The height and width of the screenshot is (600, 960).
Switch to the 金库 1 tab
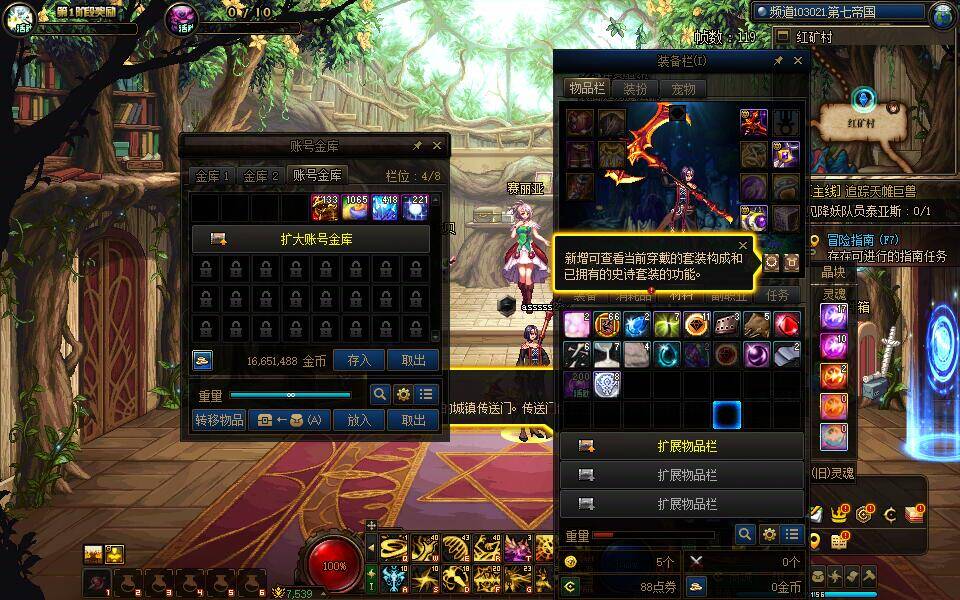213,175
